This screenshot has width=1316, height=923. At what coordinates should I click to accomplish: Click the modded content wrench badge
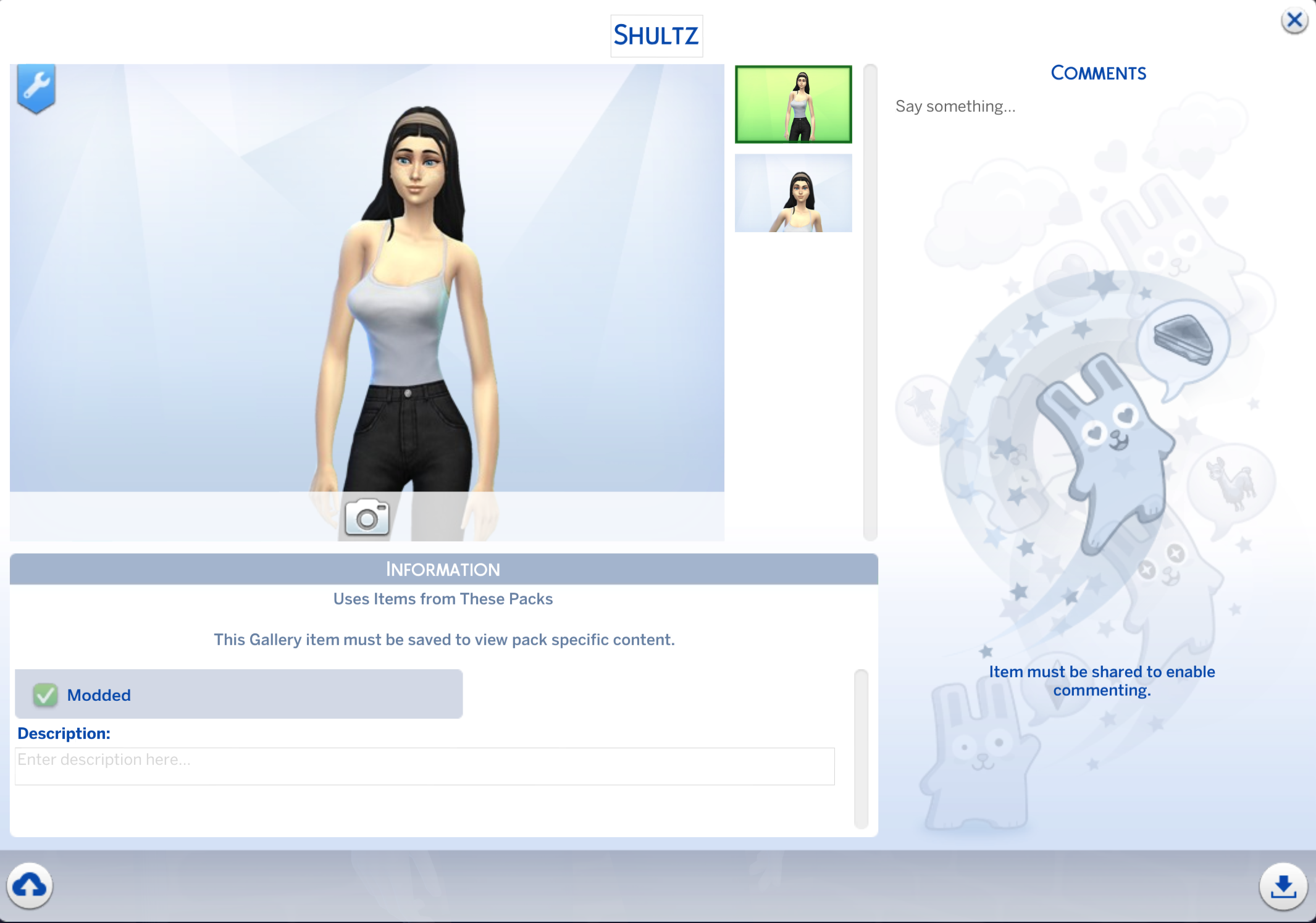click(x=36, y=86)
